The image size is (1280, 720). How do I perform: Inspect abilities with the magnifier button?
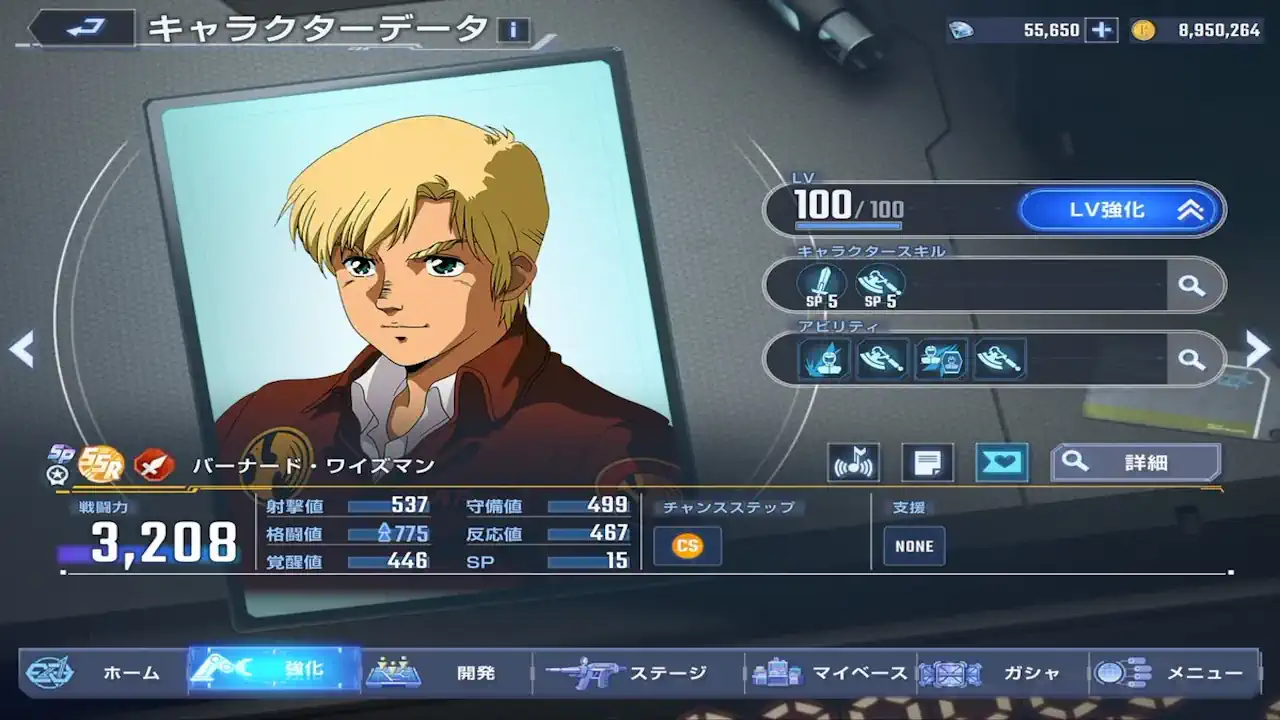[1191, 358]
